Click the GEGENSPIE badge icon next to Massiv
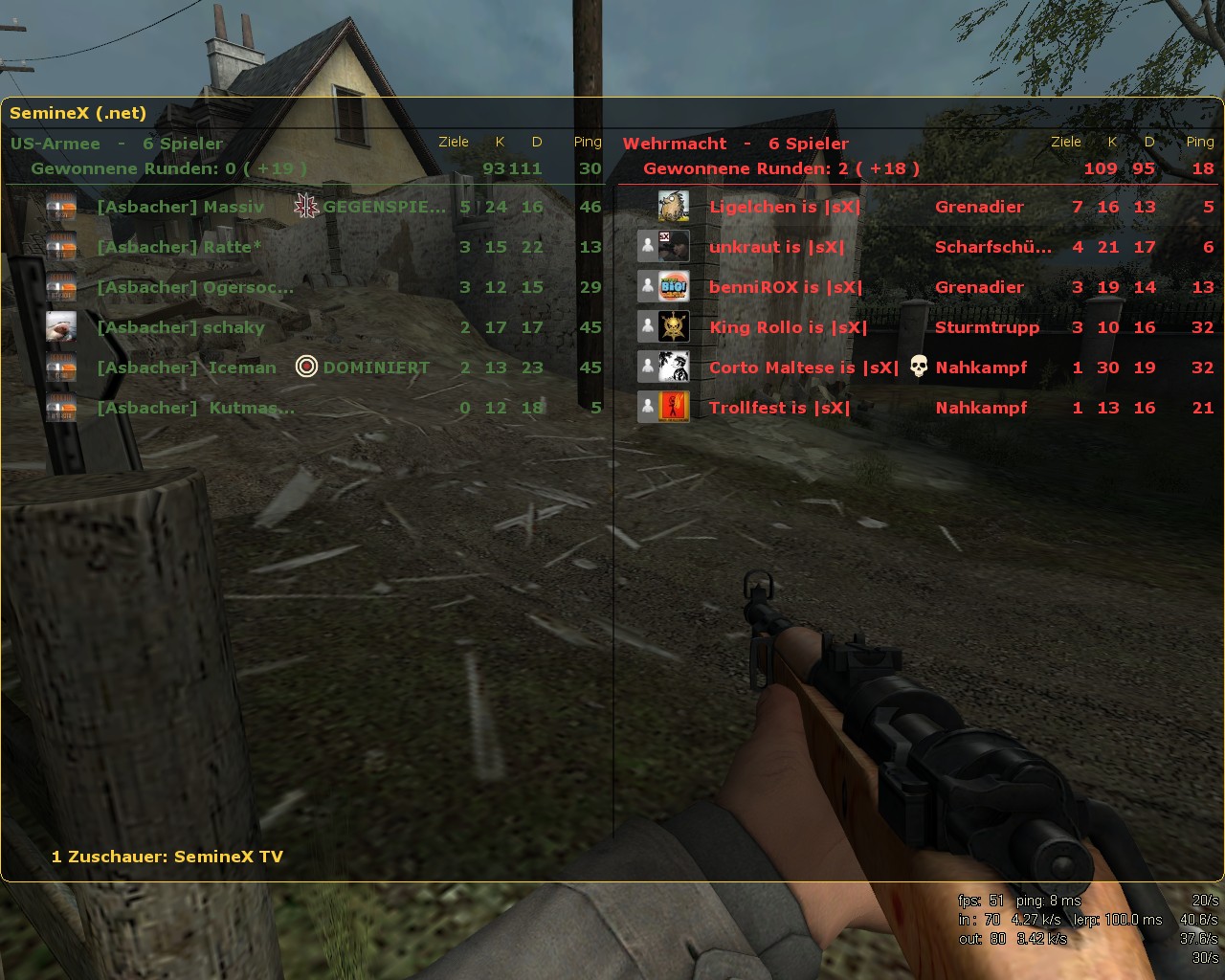This screenshot has height=980, width=1225. (x=305, y=206)
